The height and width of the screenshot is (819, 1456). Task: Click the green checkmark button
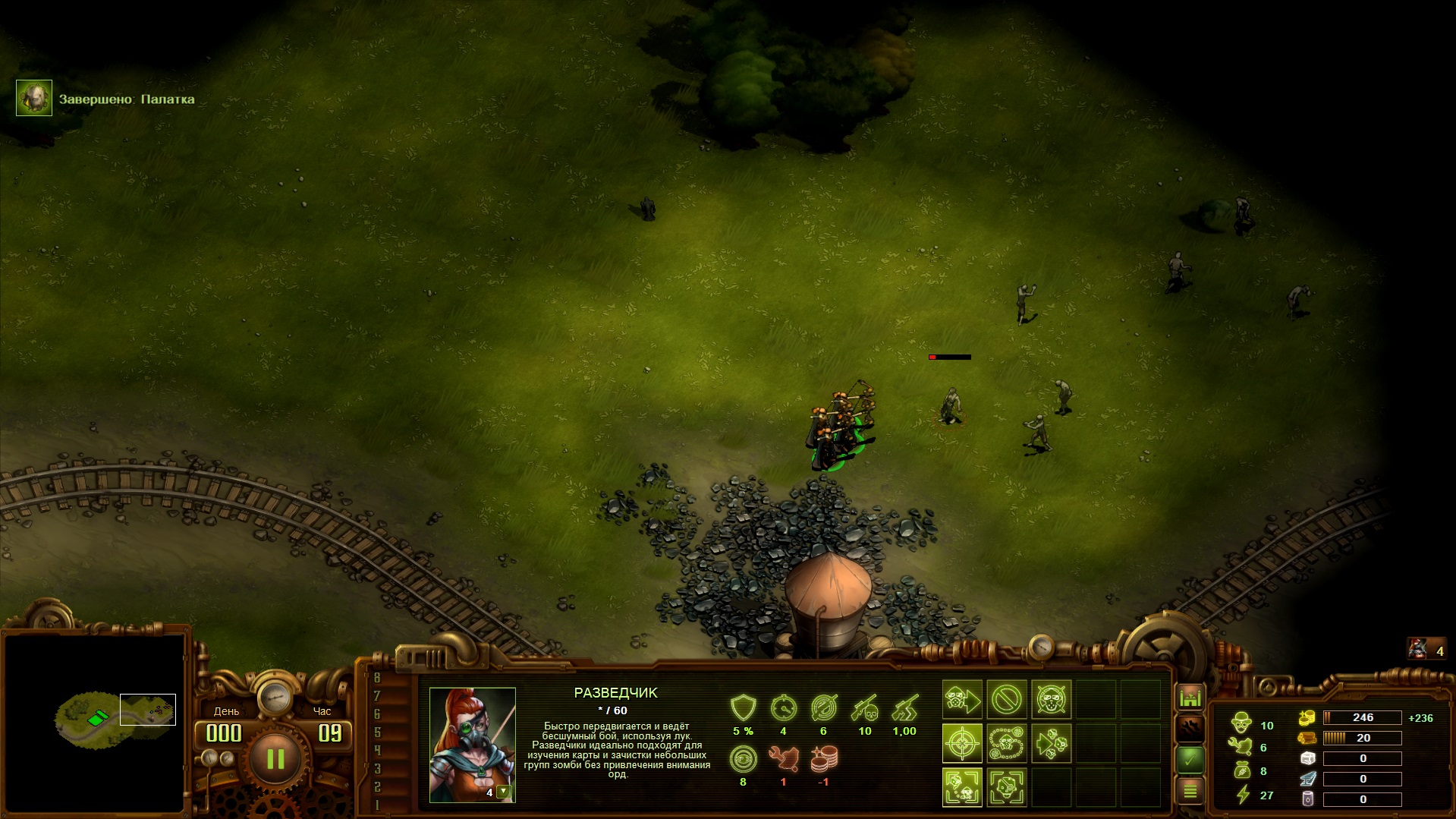[x=1190, y=759]
